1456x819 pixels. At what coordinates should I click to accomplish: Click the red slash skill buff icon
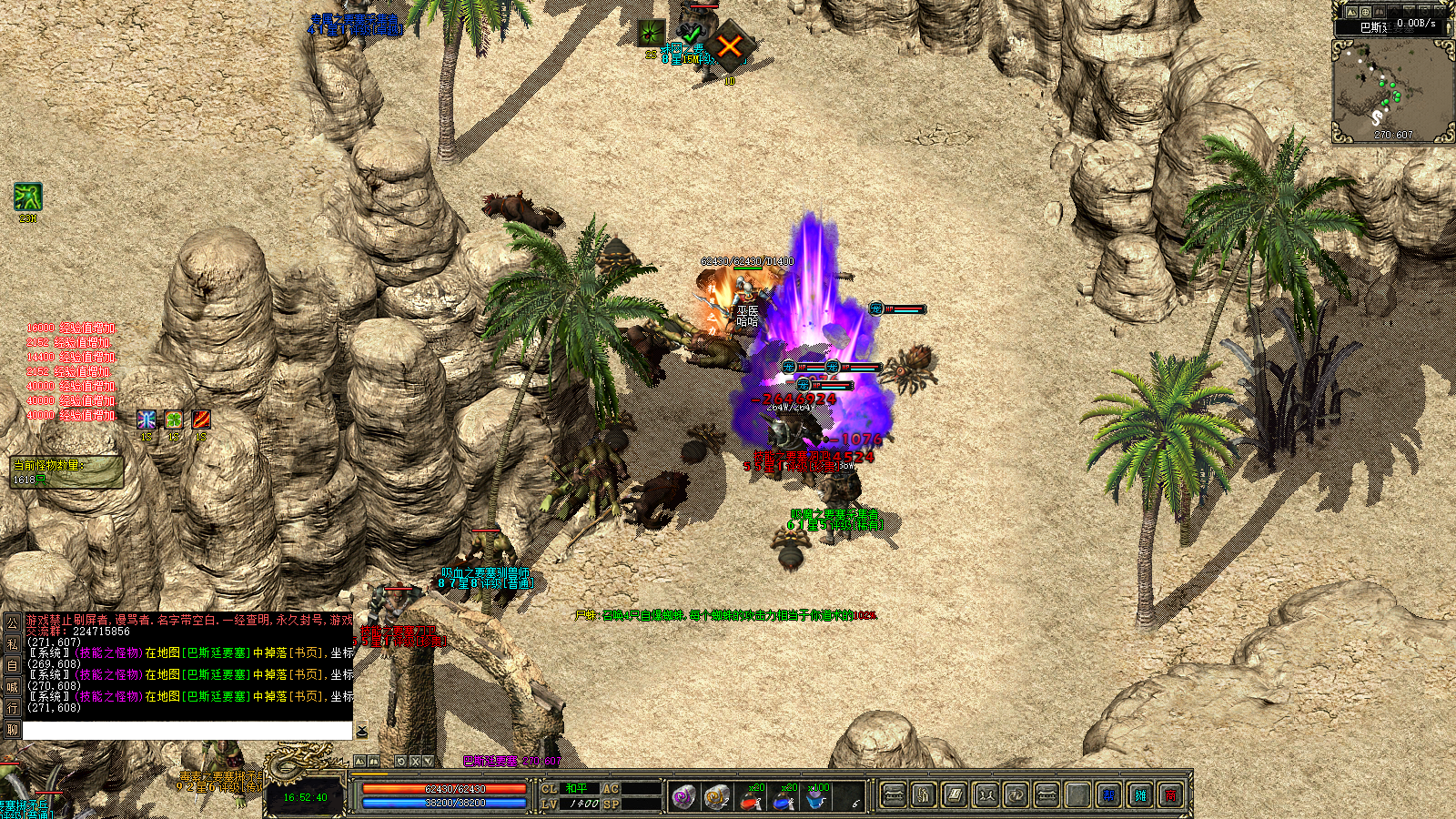click(x=201, y=419)
